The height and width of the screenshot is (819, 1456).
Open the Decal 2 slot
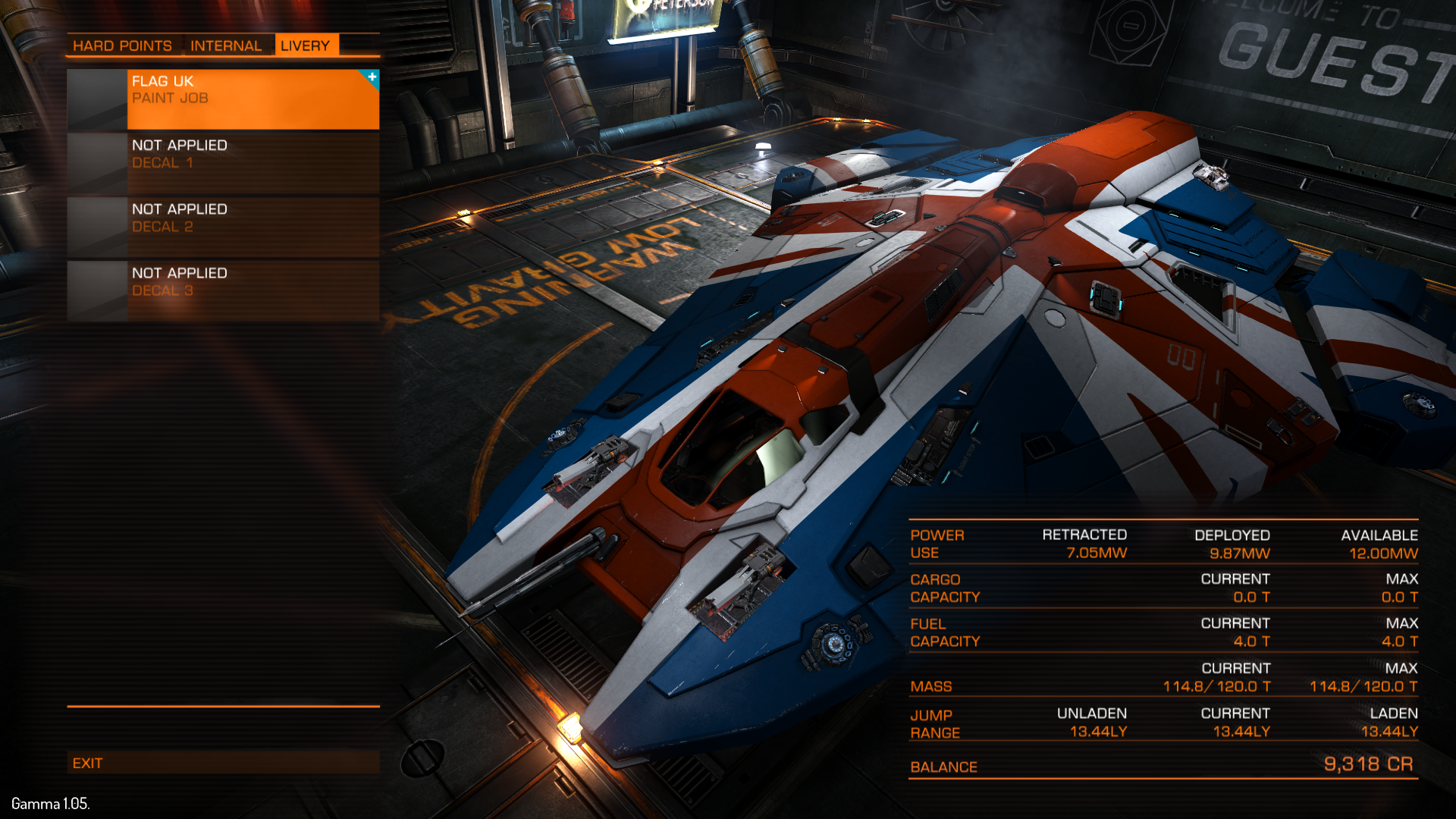click(x=223, y=226)
